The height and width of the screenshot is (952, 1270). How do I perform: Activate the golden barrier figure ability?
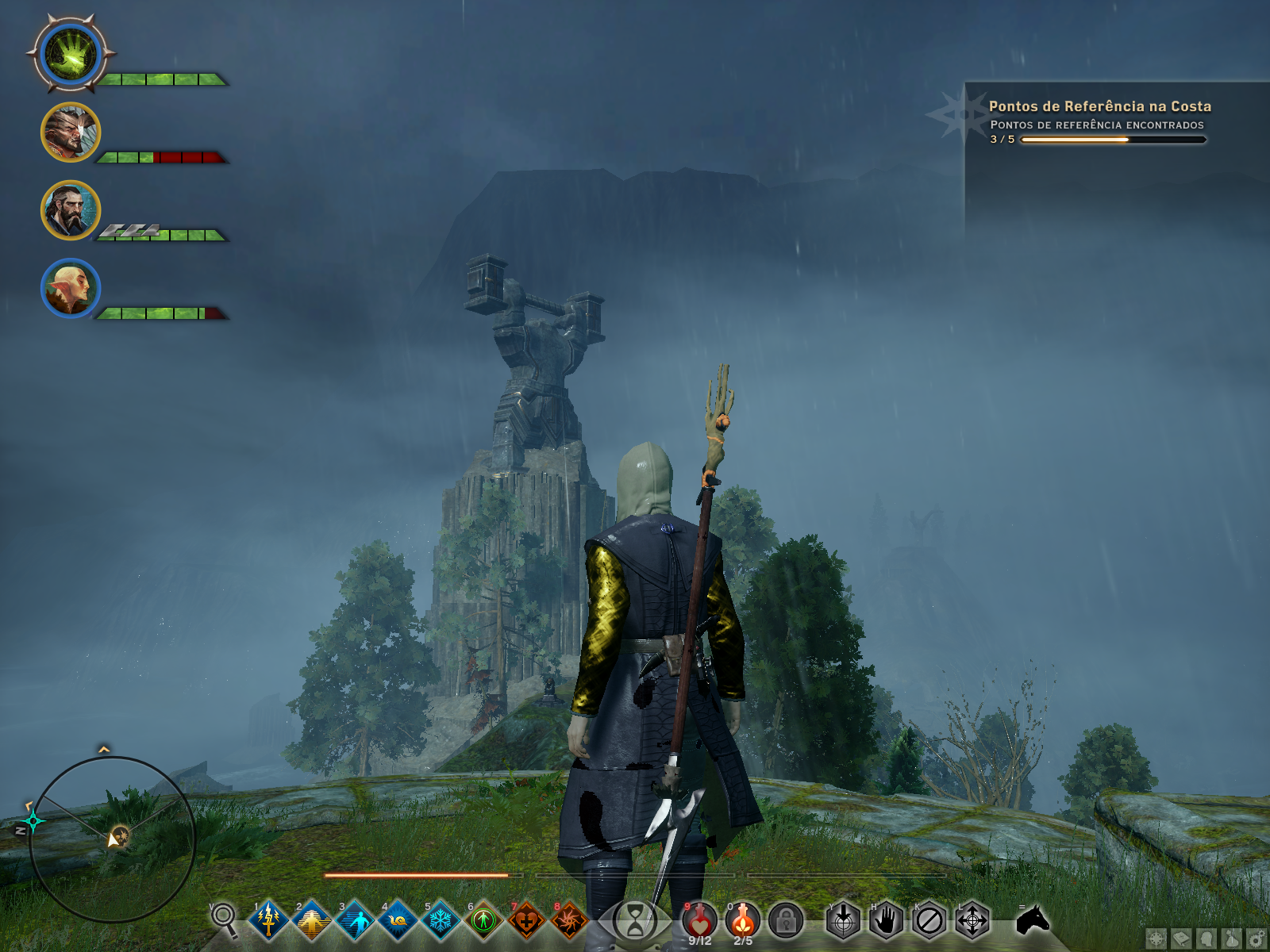pos(312,921)
